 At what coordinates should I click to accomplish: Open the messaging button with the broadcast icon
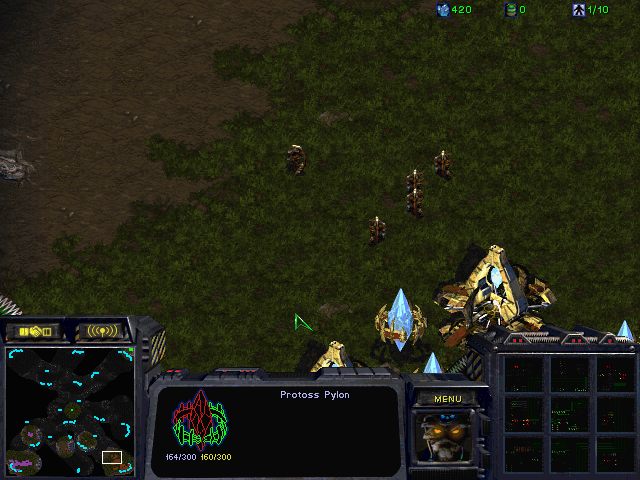tap(103, 330)
